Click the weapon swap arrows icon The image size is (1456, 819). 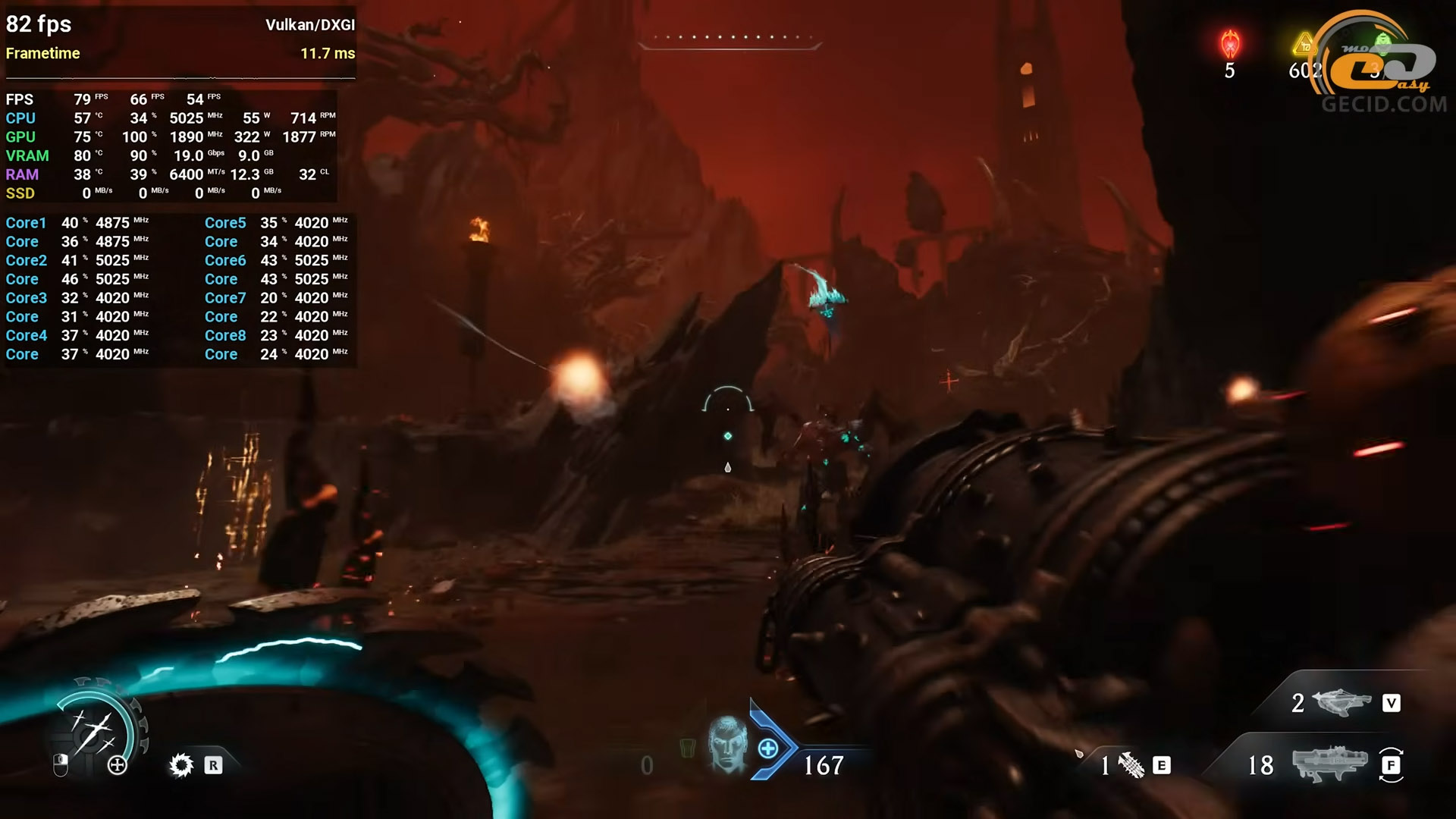1391,764
